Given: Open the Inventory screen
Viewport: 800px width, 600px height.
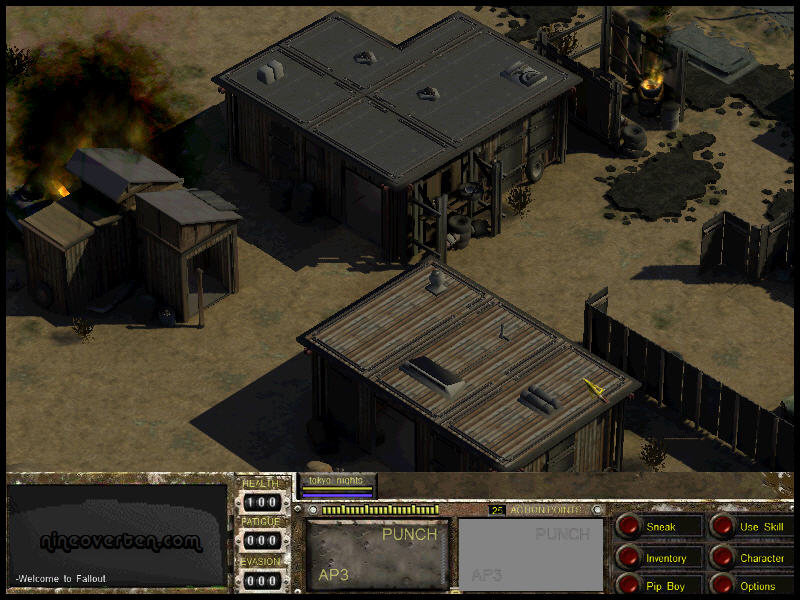Looking at the screenshot, I should (629, 557).
